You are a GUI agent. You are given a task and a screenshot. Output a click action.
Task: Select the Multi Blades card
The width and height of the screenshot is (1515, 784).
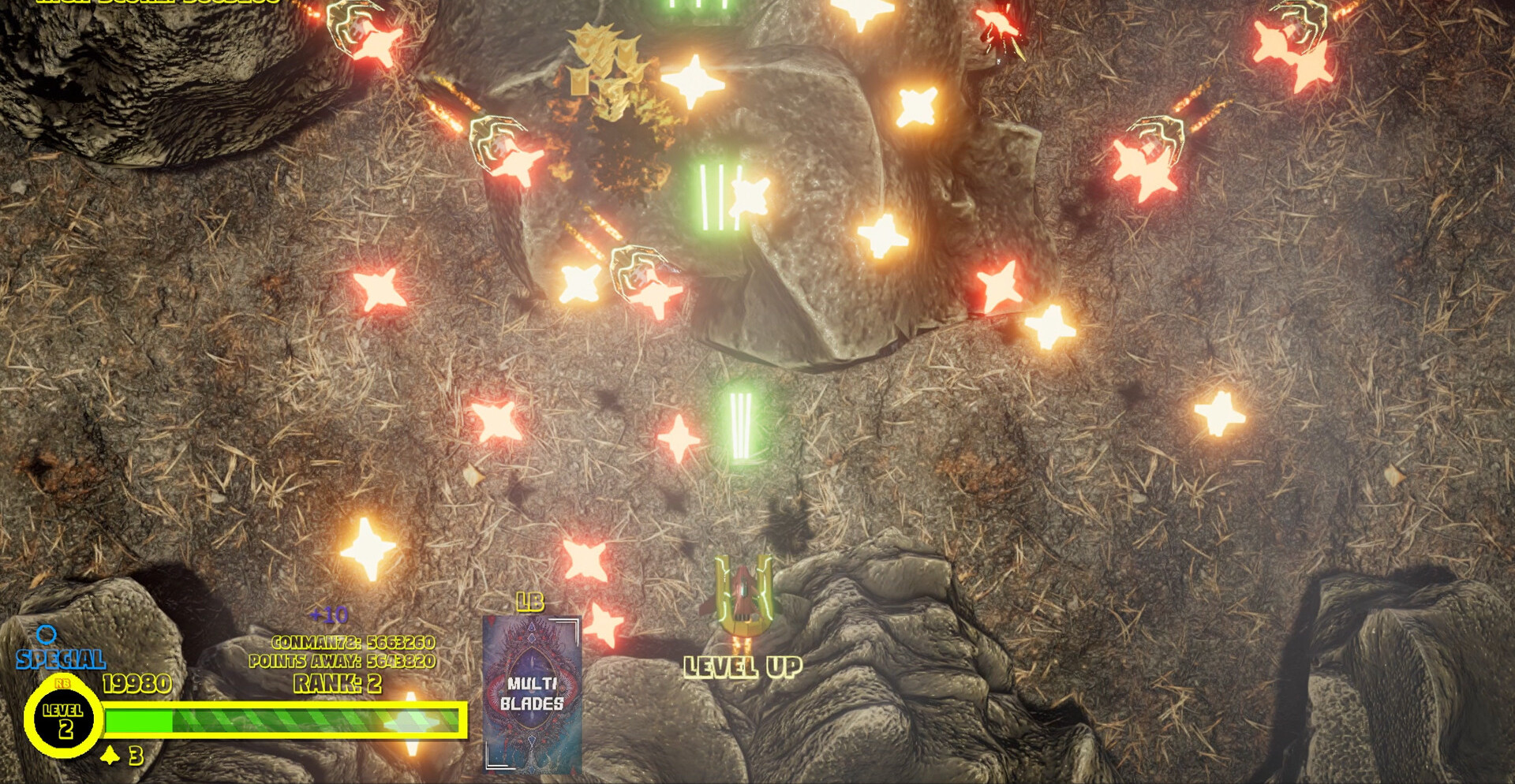pyautogui.click(x=532, y=693)
